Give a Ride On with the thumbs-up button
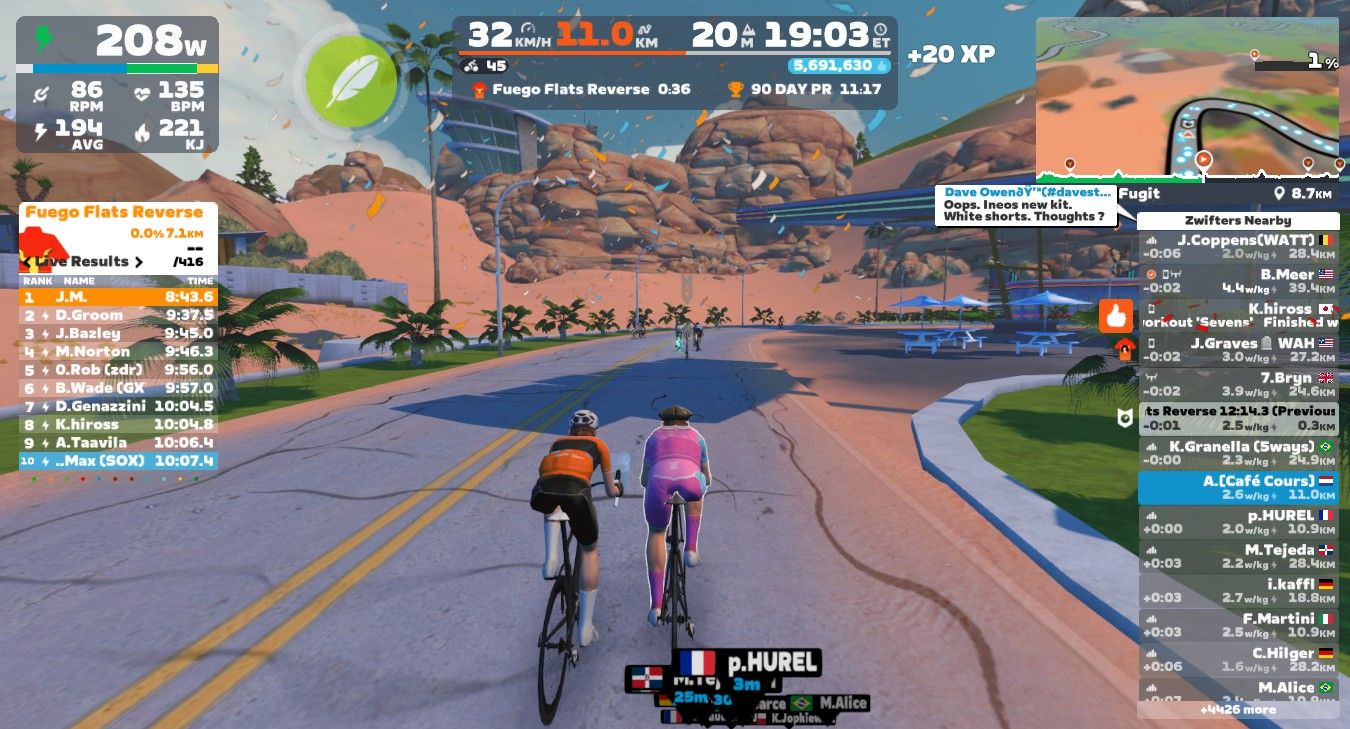The image size is (1350, 729). (1116, 316)
